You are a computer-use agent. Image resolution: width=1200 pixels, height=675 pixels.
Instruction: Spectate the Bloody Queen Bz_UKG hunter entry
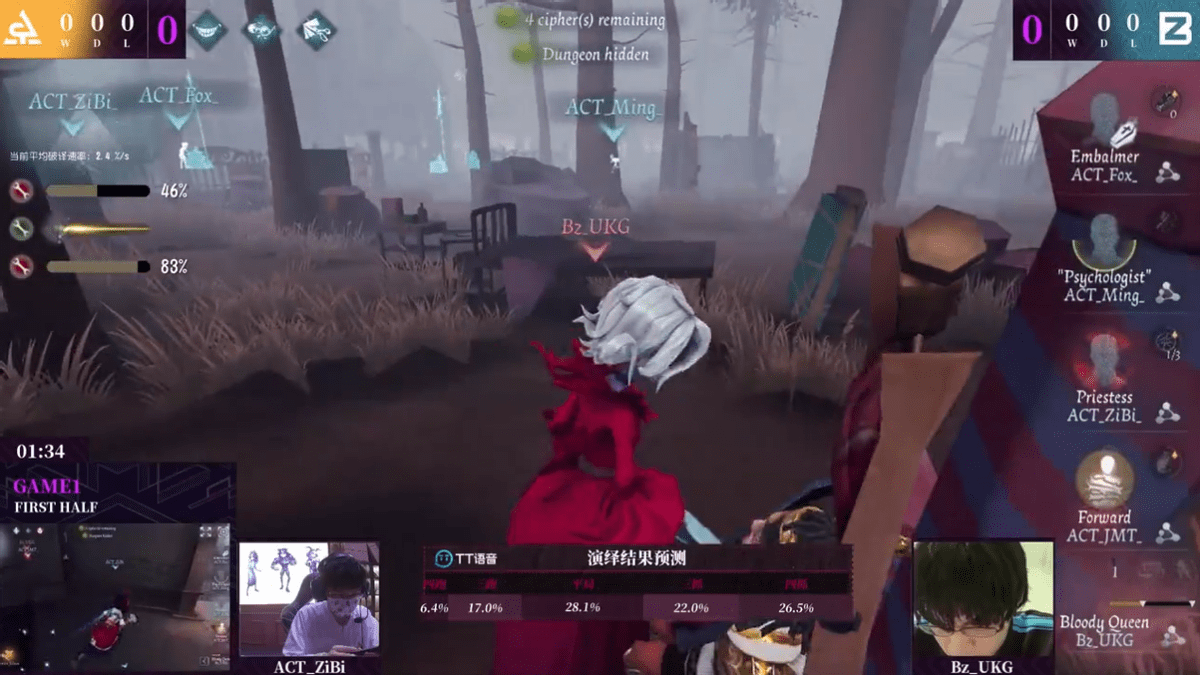[x=1104, y=630]
